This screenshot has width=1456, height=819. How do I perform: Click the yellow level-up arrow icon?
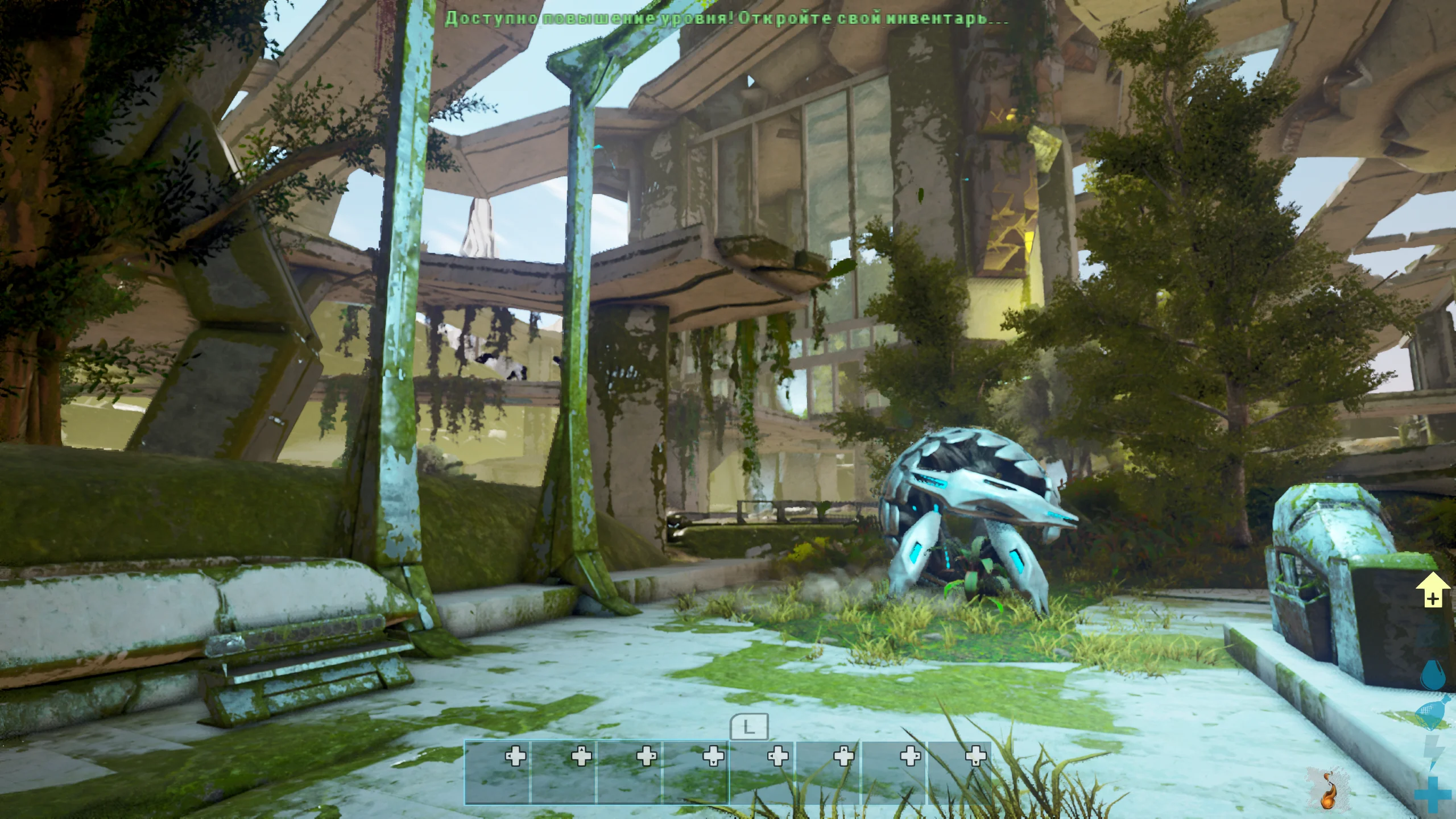(x=1433, y=590)
